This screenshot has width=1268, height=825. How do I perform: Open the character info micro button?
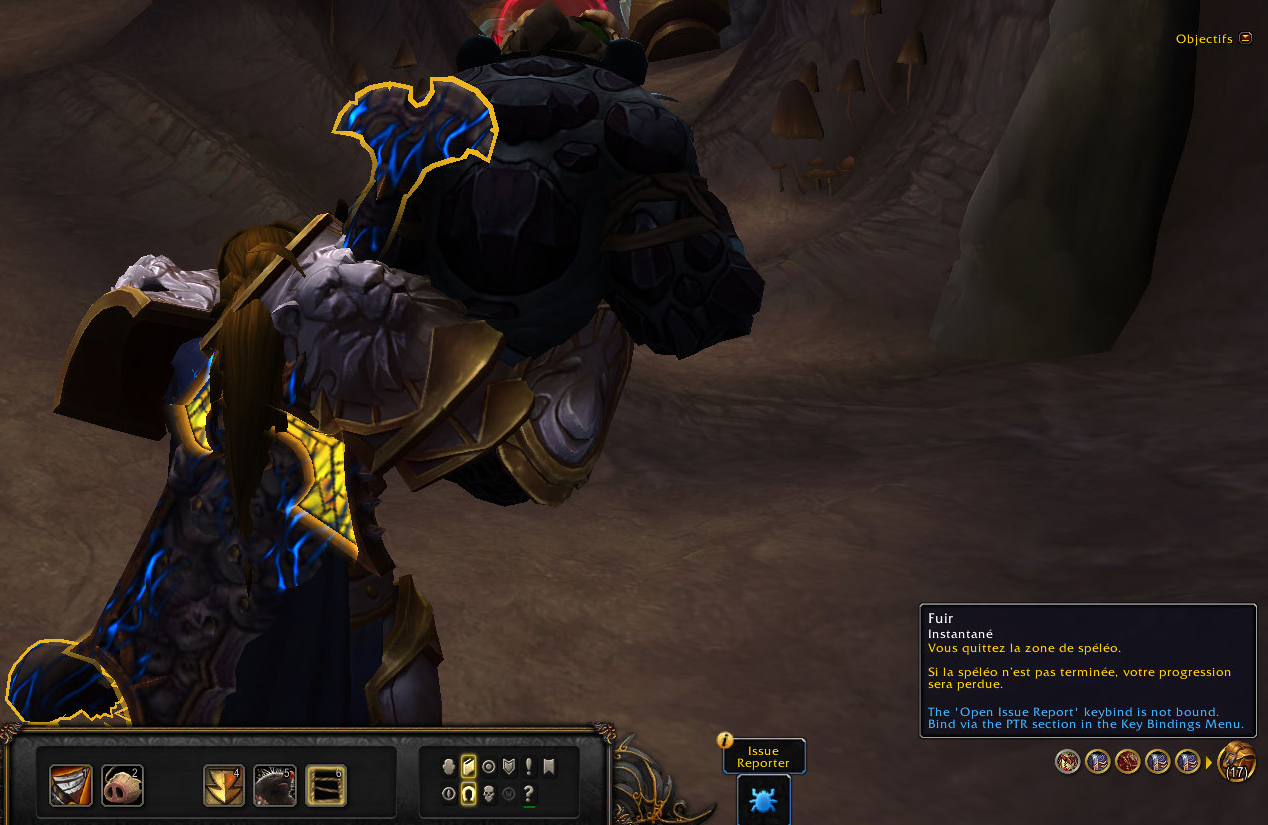point(449,767)
